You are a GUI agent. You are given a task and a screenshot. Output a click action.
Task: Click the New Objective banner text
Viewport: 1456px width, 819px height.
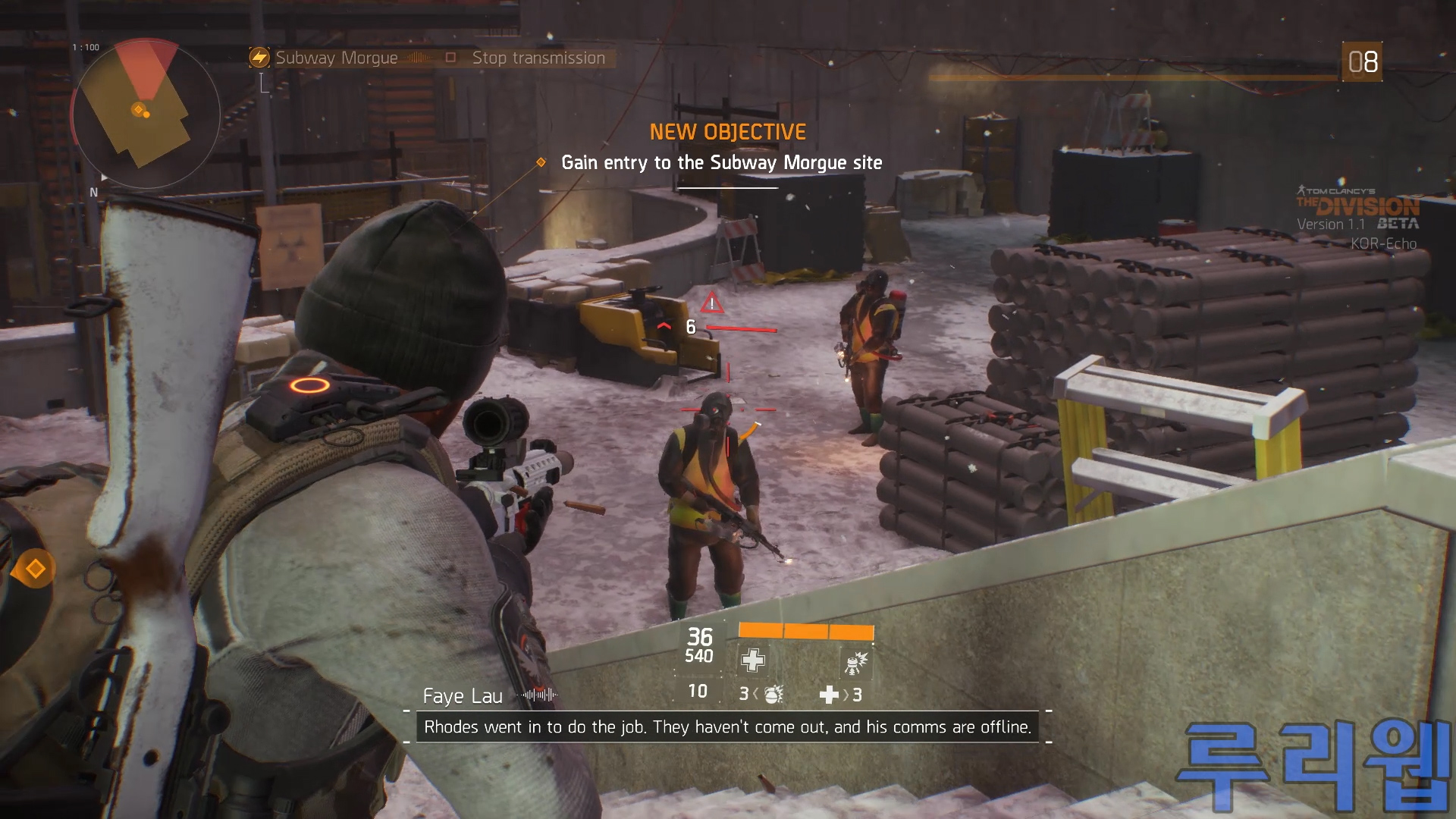click(727, 132)
